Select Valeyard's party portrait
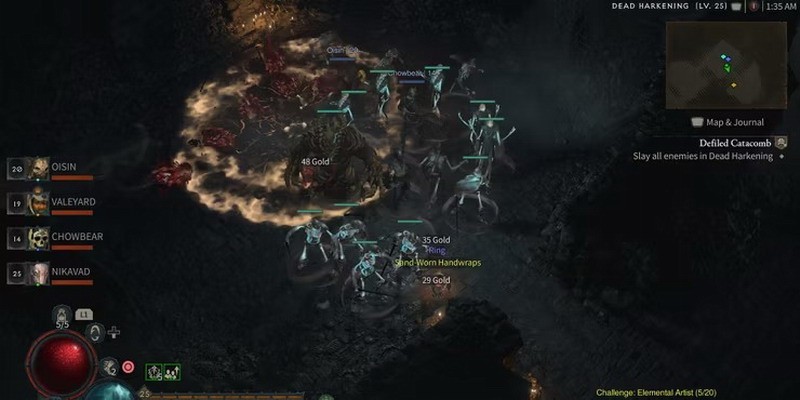800x400 pixels. pyautogui.click(x=38, y=203)
